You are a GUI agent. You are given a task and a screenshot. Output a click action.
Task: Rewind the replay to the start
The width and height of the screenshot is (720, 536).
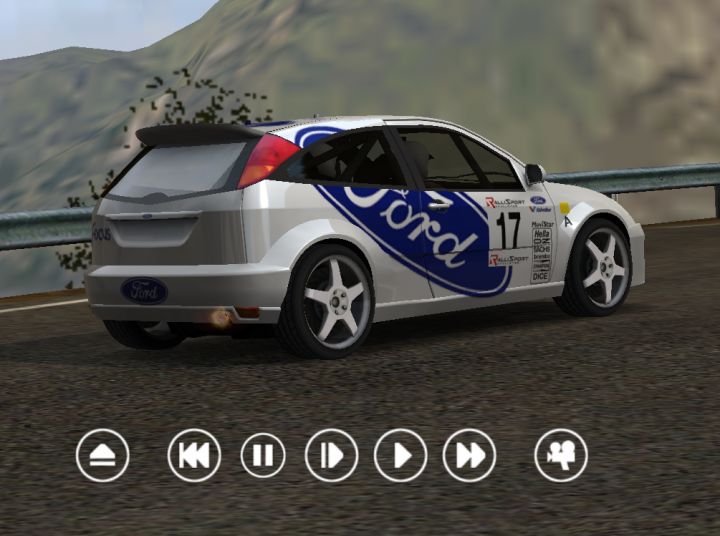(x=194, y=455)
